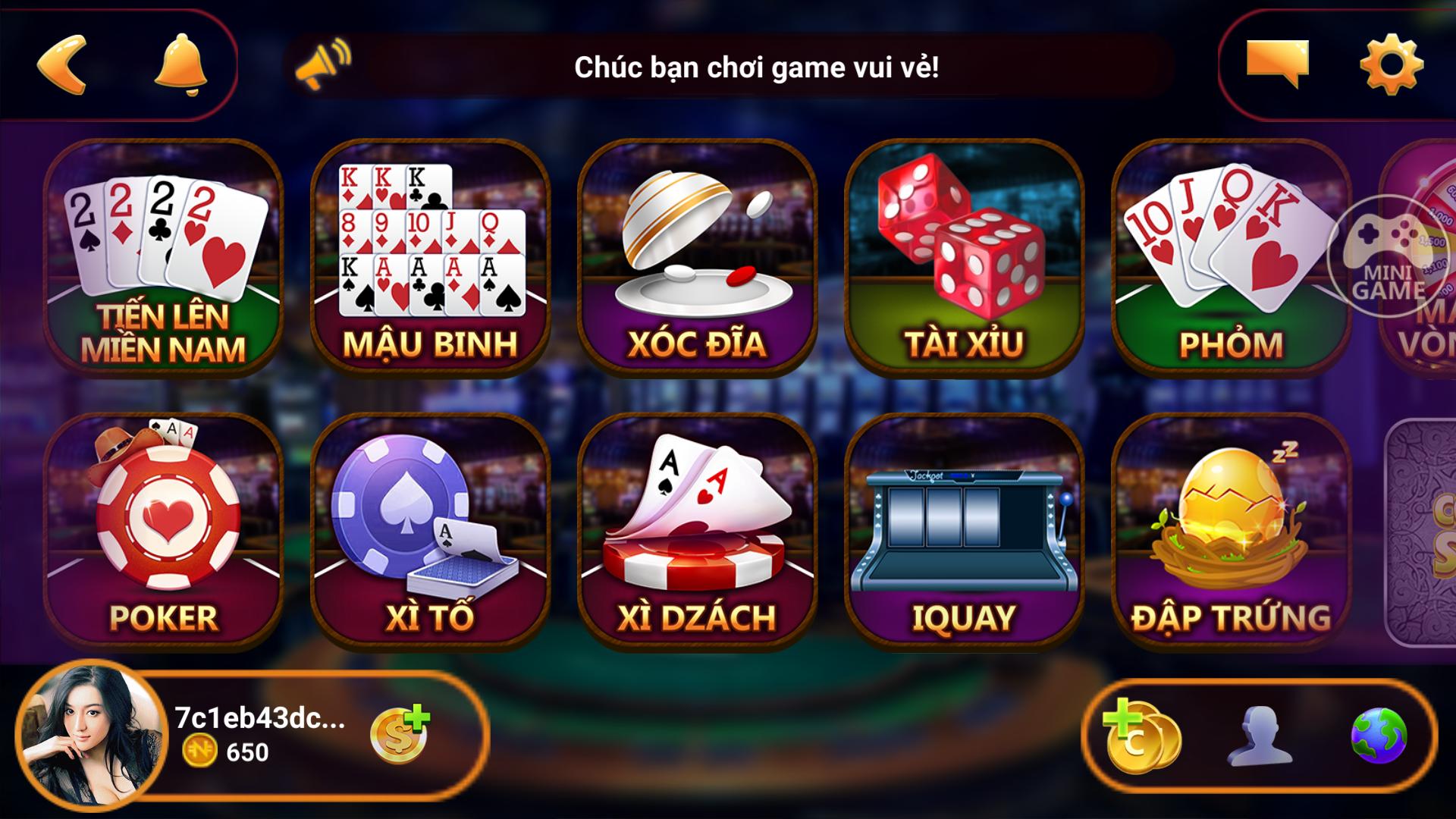
Task: Play the Đập Trứng egg game
Action: tap(1231, 531)
